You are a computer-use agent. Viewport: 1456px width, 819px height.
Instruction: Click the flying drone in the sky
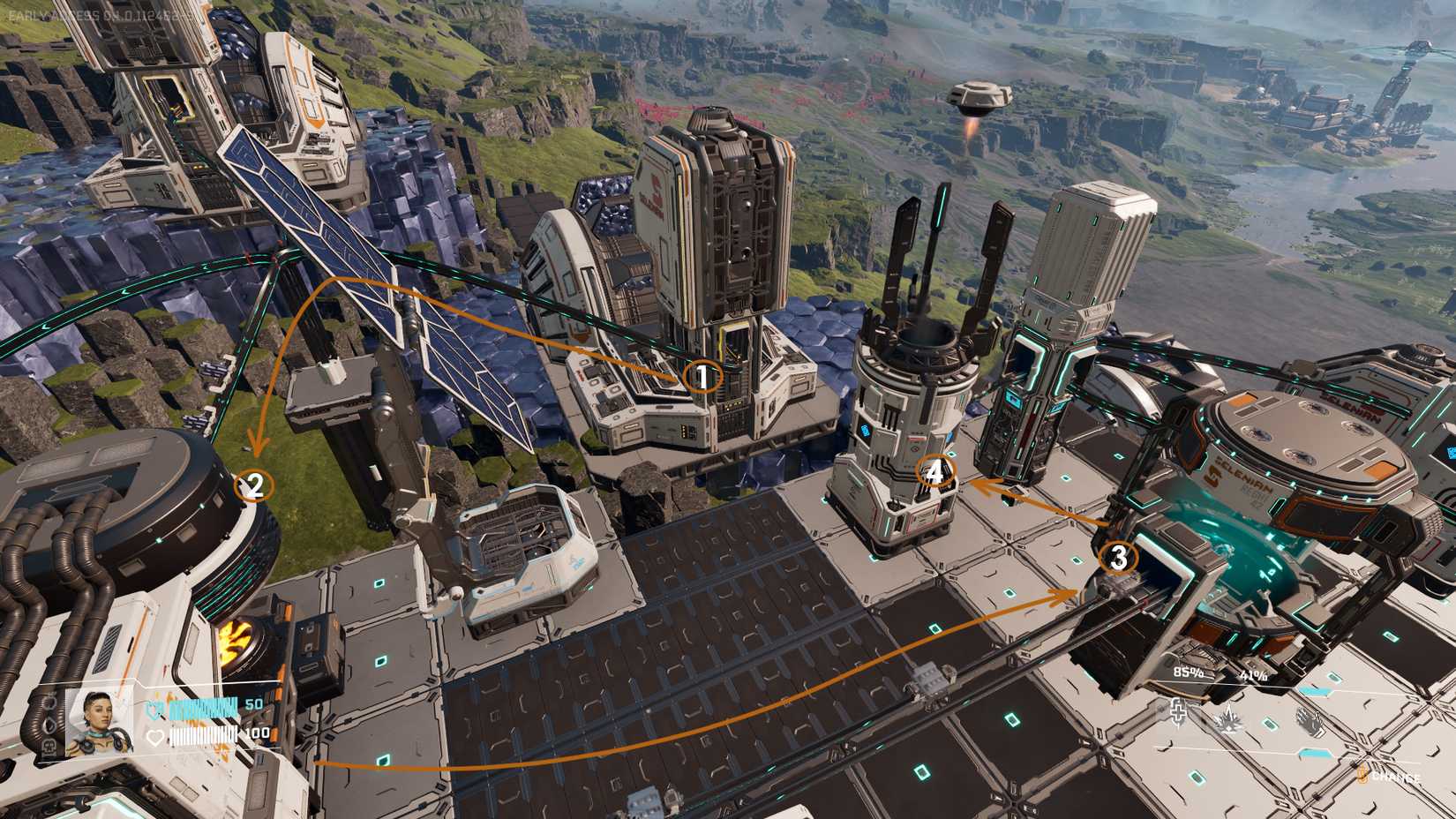[979, 95]
